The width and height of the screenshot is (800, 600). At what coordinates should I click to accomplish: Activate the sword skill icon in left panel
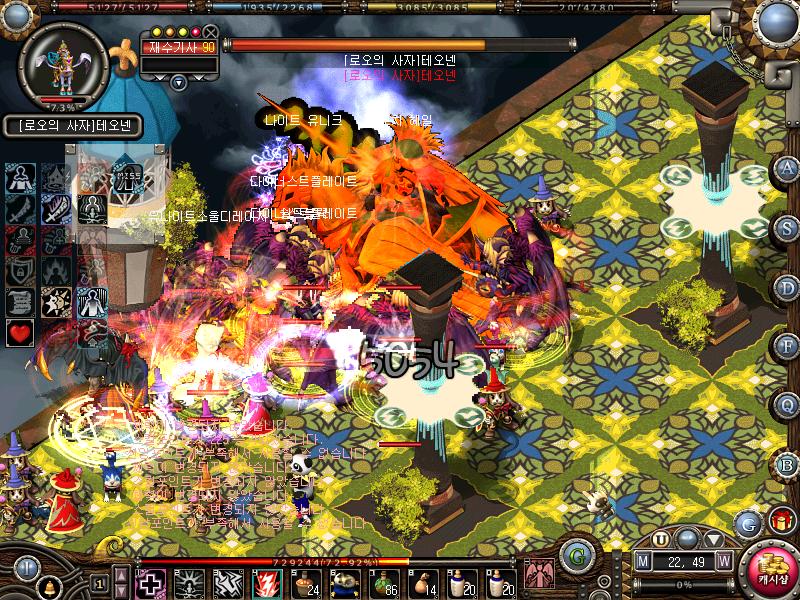tap(56, 208)
